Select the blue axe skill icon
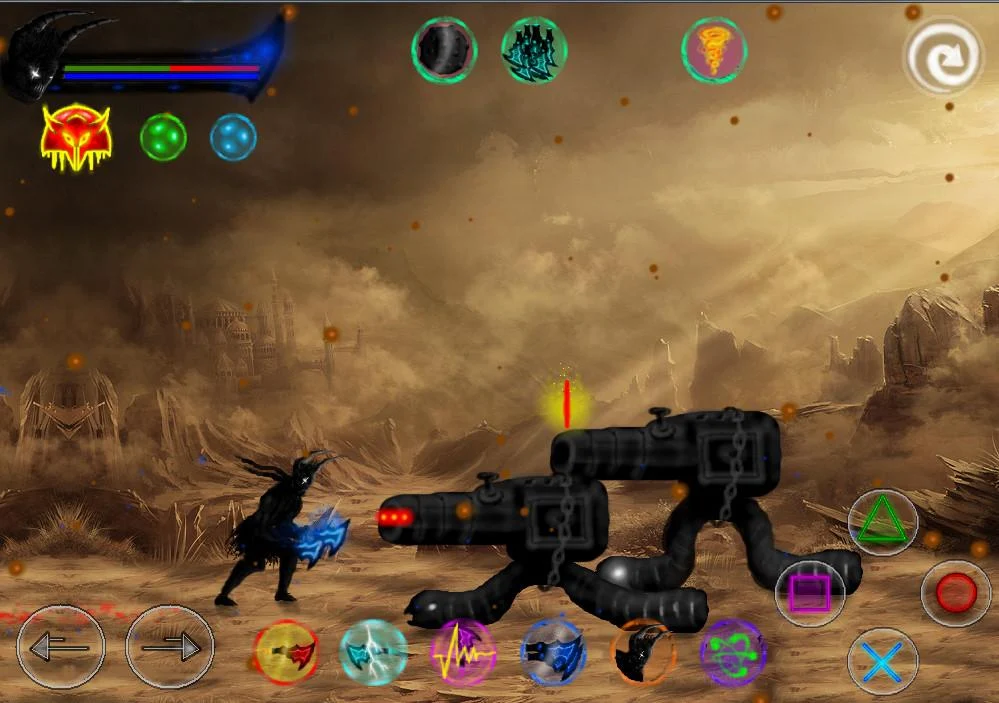Screen dimensions: 999x703 click(x=553, y=653)
